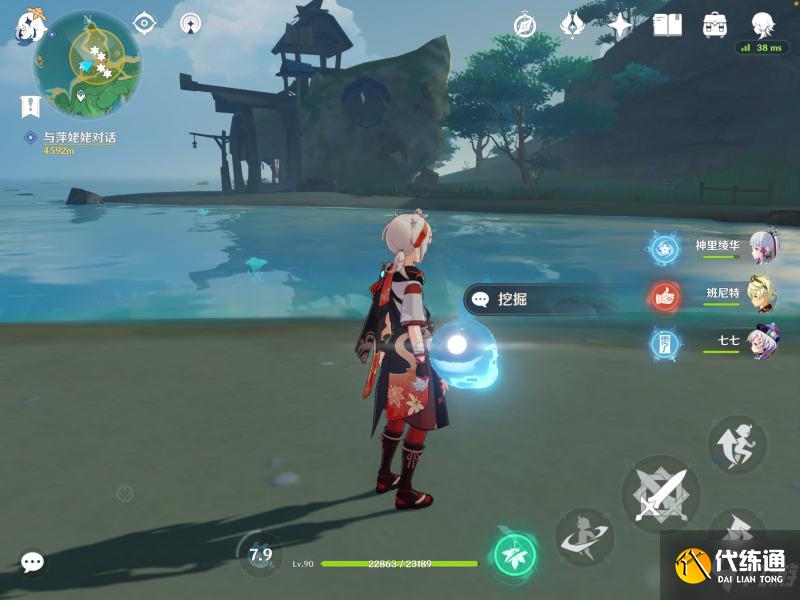
Task: Open the four-point star icon
Action: click(x=620, y=25)
